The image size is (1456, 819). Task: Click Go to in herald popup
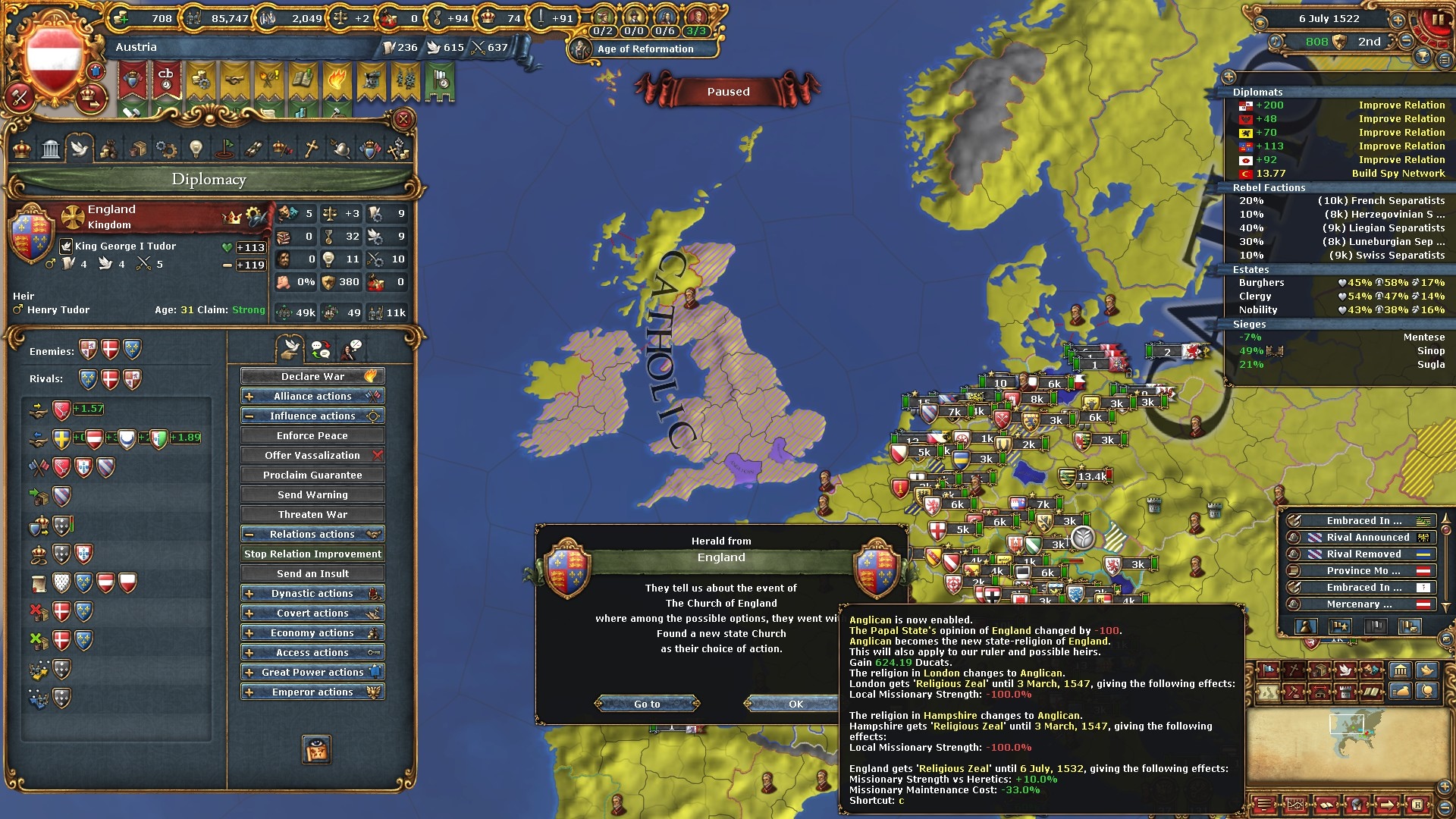[647, 704]
